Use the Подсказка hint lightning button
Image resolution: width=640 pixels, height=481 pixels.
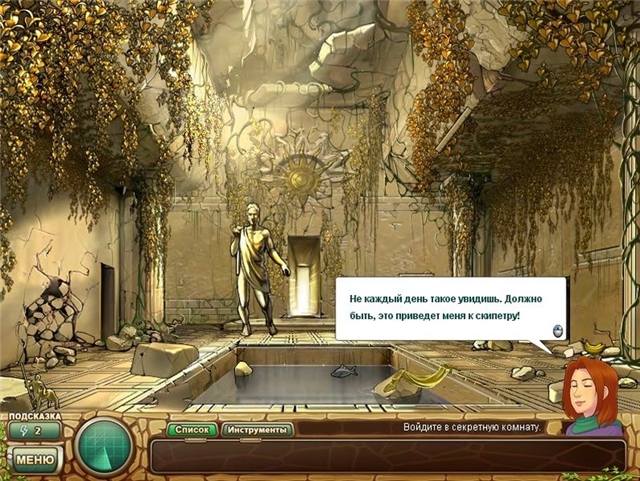pos(31,431)
